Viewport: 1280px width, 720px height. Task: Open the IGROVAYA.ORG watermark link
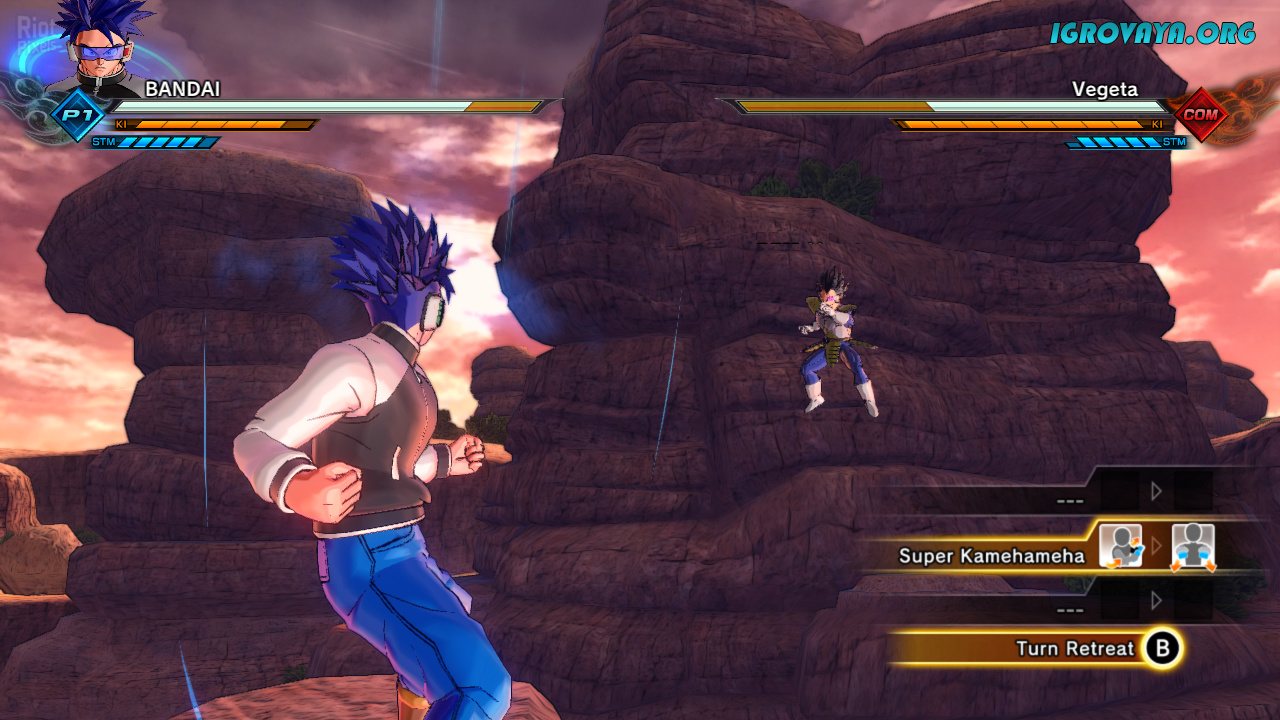1151,33
